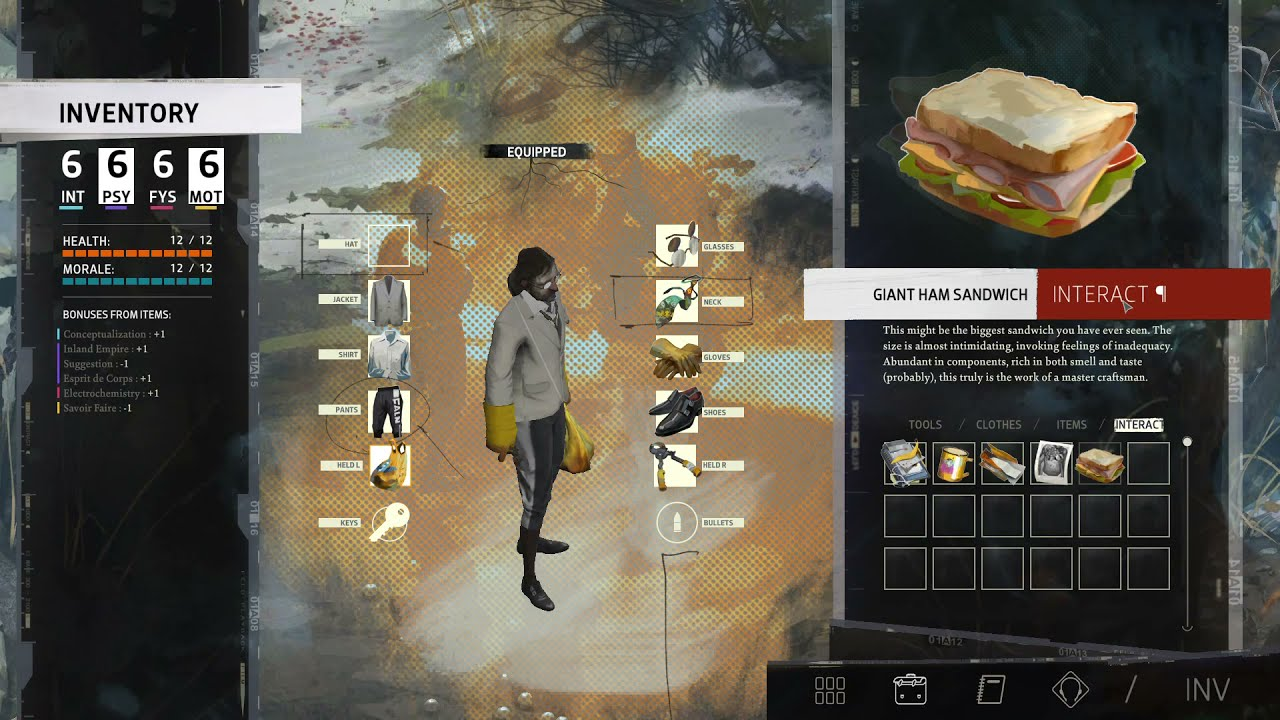Show the Items tab
Viewport: 1280px width, 720px height.
pyautogui.click(x=1071, y=425)
